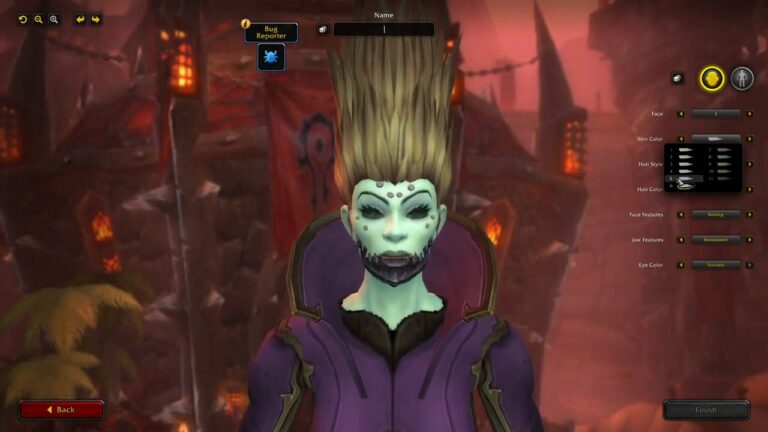The width and height of the screenshot is (768, 432).
Task: Reset the camera view with the circular arrow
Action: tap(23, 19)
